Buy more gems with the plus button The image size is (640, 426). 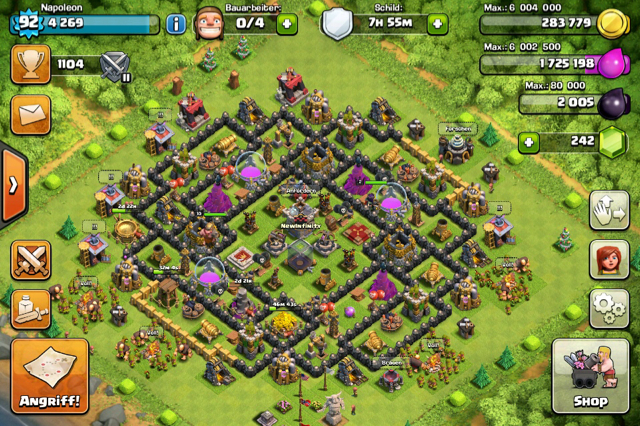coord(530,142)
